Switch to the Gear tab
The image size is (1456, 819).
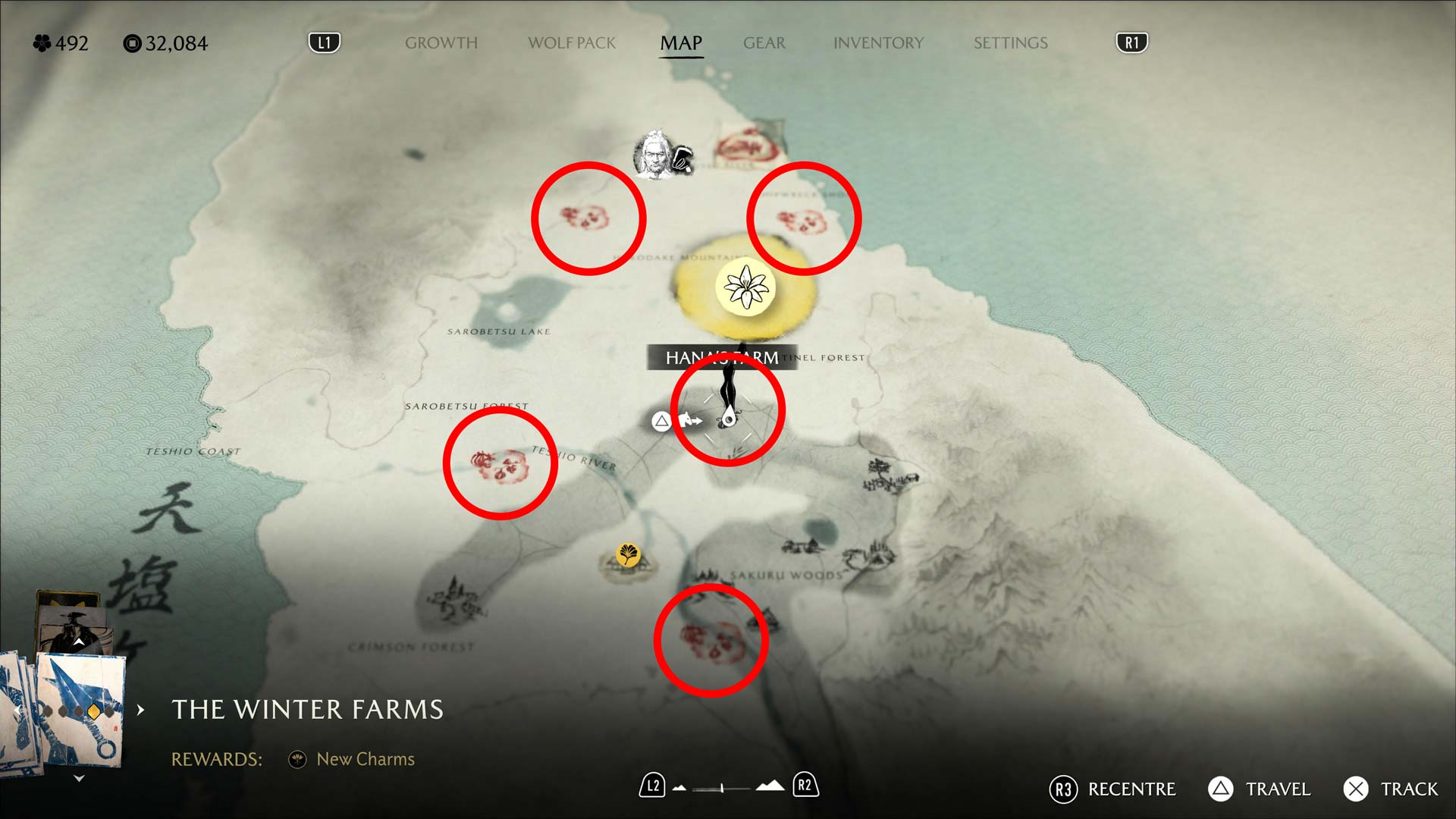[x=764, y=43]
